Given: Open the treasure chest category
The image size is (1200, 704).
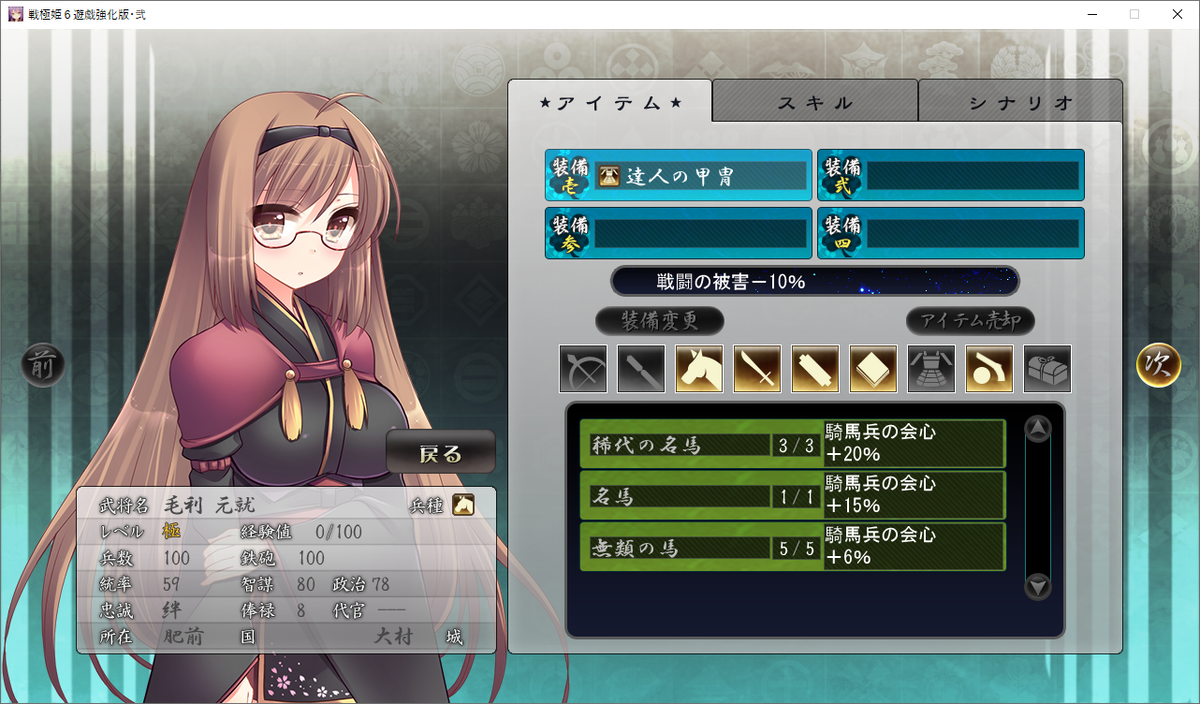Looking at the screenshot, I should tap(1047, 369).
